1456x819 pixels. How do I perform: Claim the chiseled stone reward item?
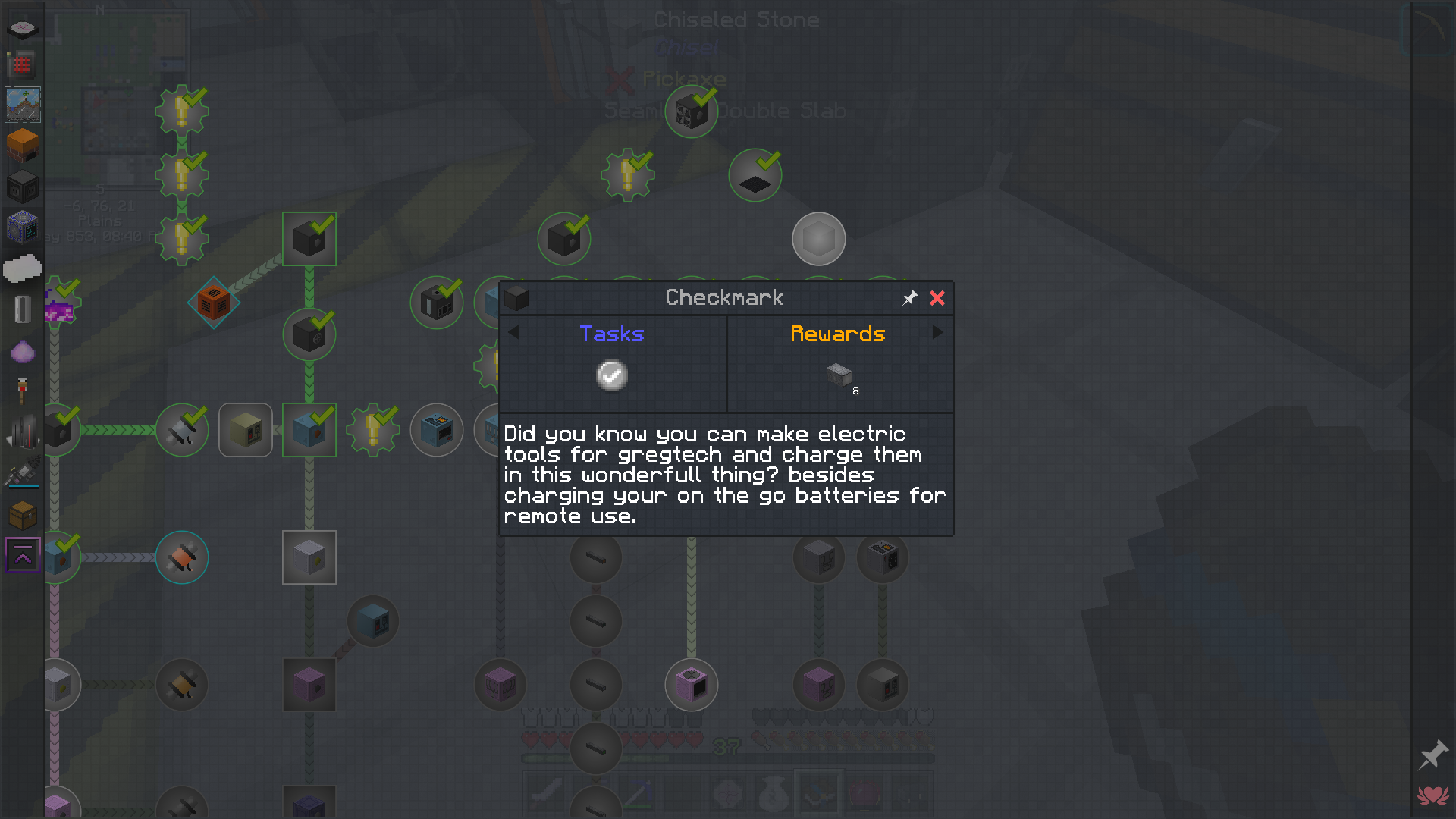(838, 375)
